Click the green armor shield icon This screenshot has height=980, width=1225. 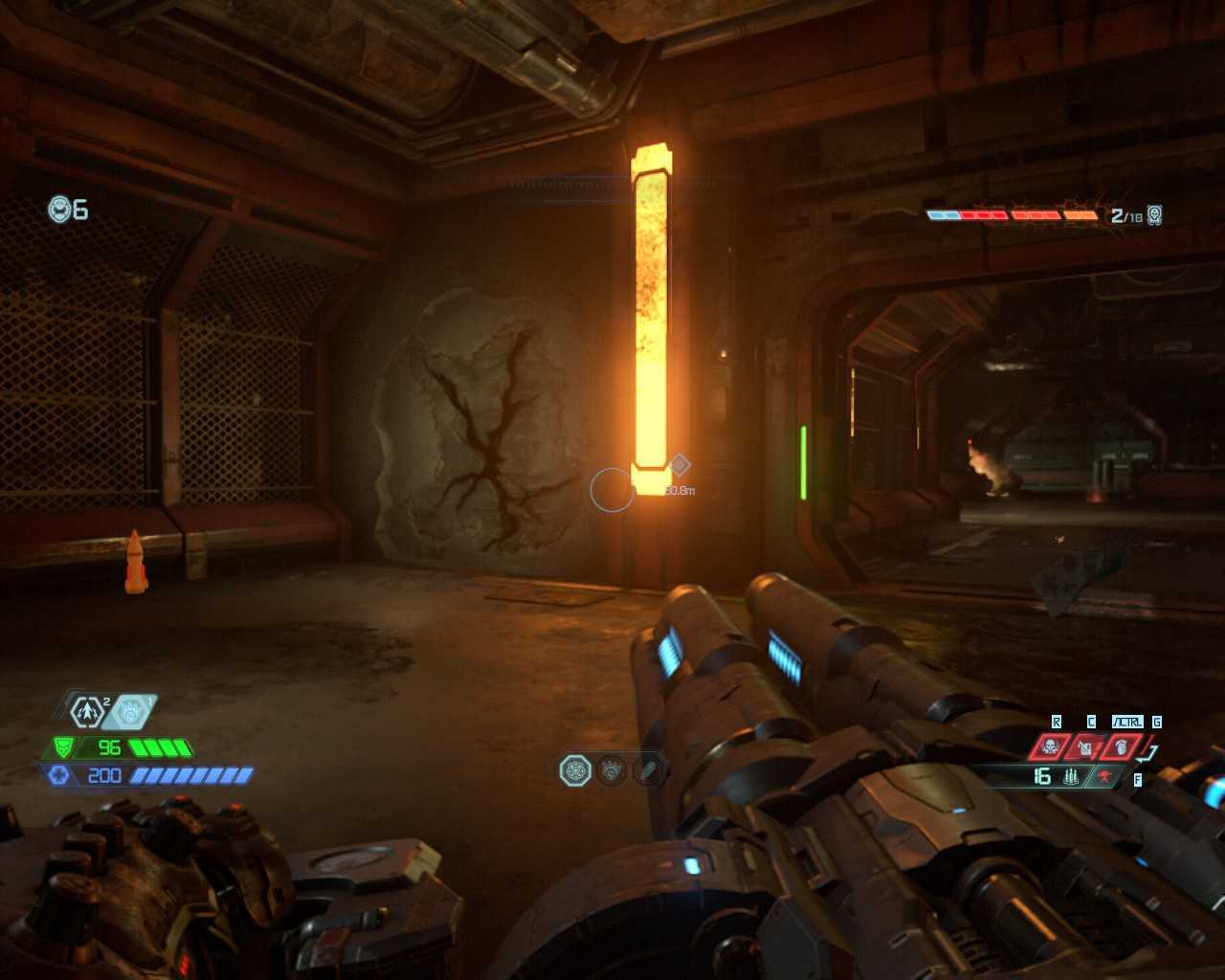point(63,747)
